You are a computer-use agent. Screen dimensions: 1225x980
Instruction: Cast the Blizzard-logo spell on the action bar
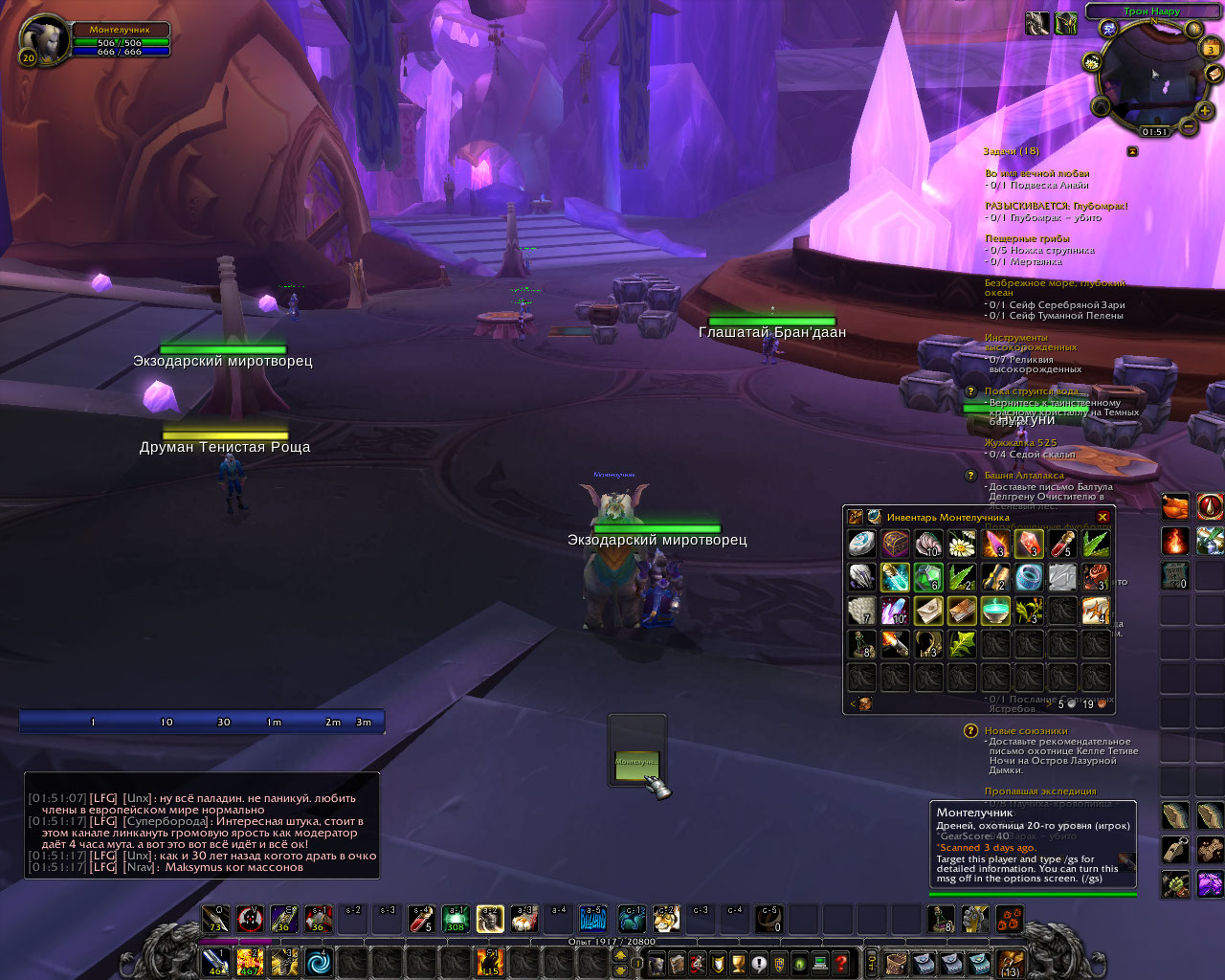coord(591,921)
